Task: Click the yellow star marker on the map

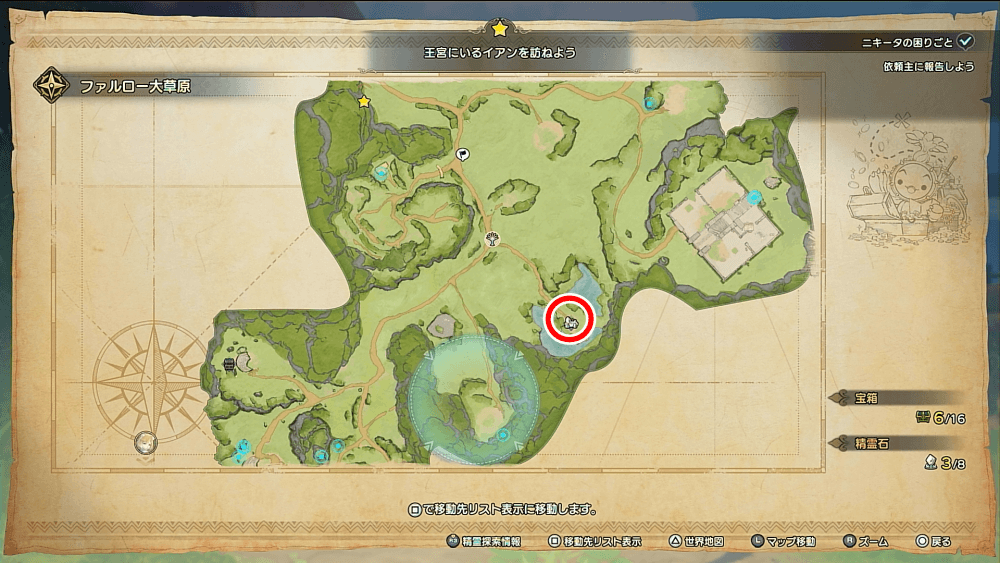Action: pos(364,102)
